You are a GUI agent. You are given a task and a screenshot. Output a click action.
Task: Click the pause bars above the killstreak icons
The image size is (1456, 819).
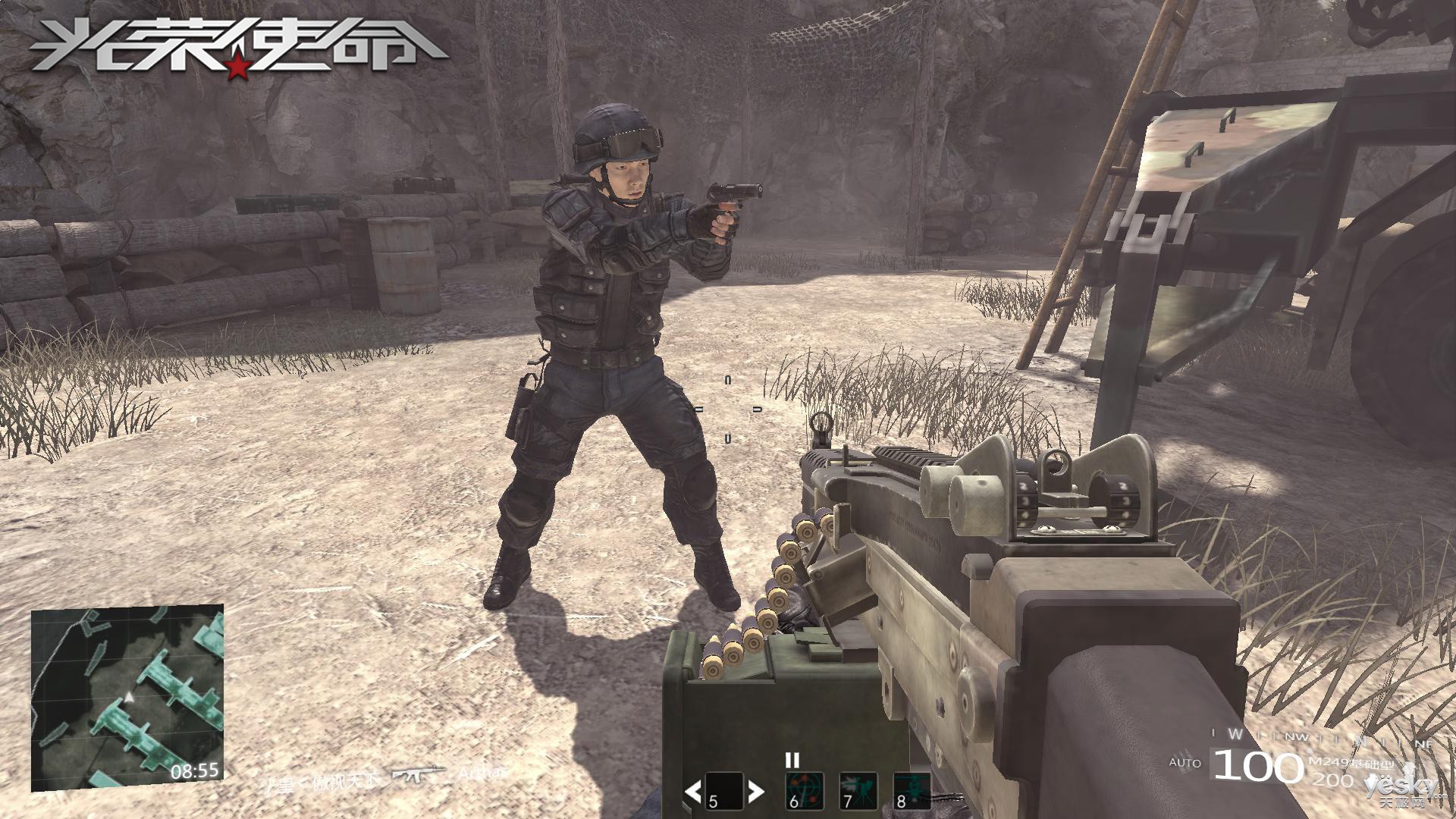pos(792,760)
